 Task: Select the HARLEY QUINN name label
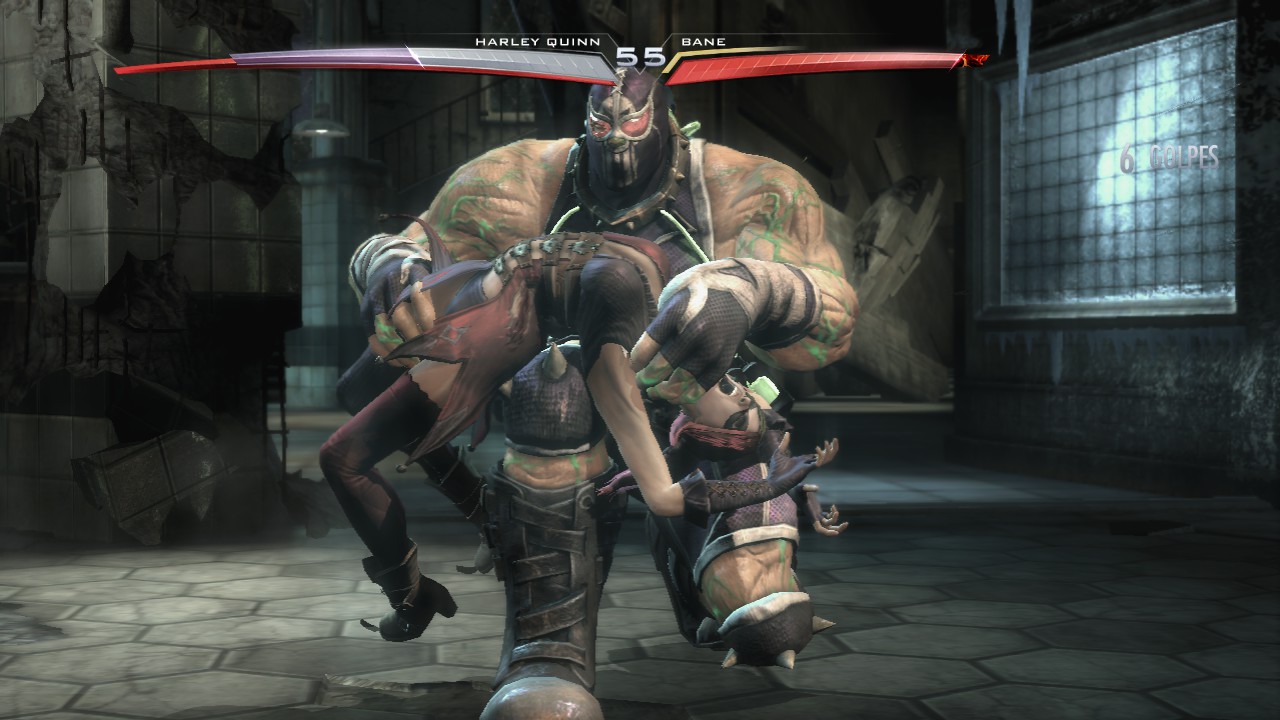coord(537,43)
